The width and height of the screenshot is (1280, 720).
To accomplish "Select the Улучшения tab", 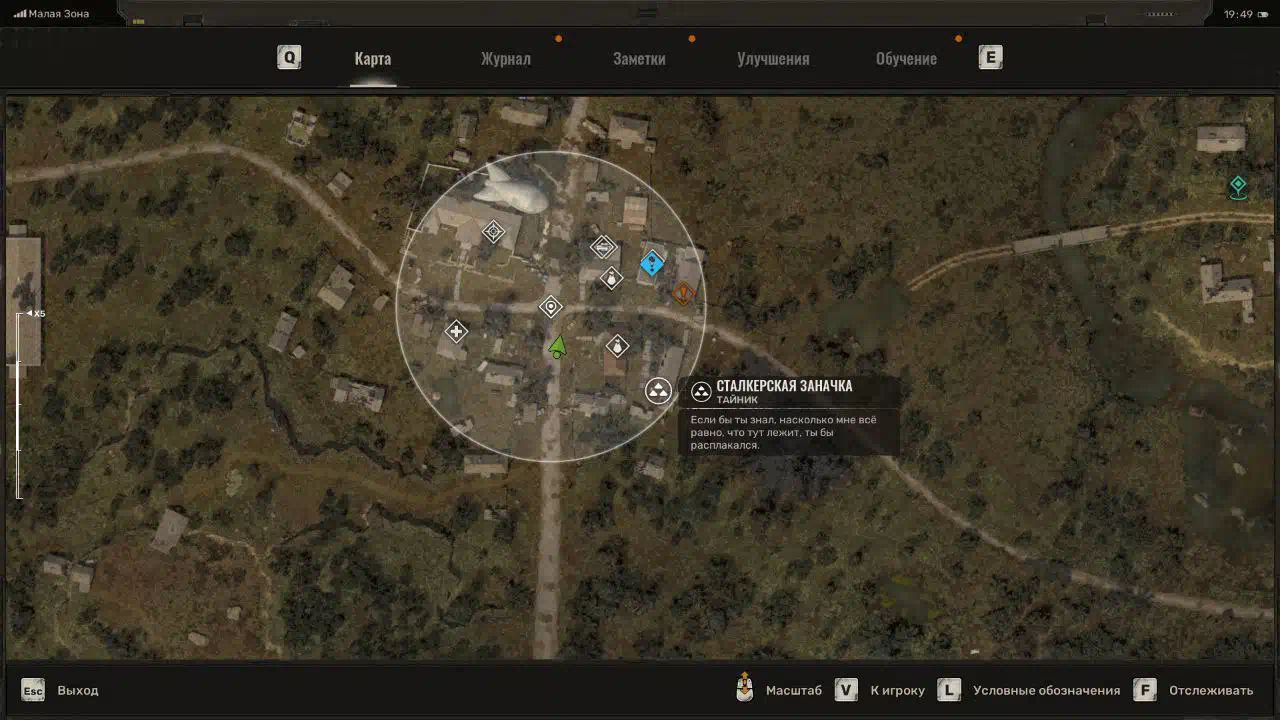I will tap(773, 58).
